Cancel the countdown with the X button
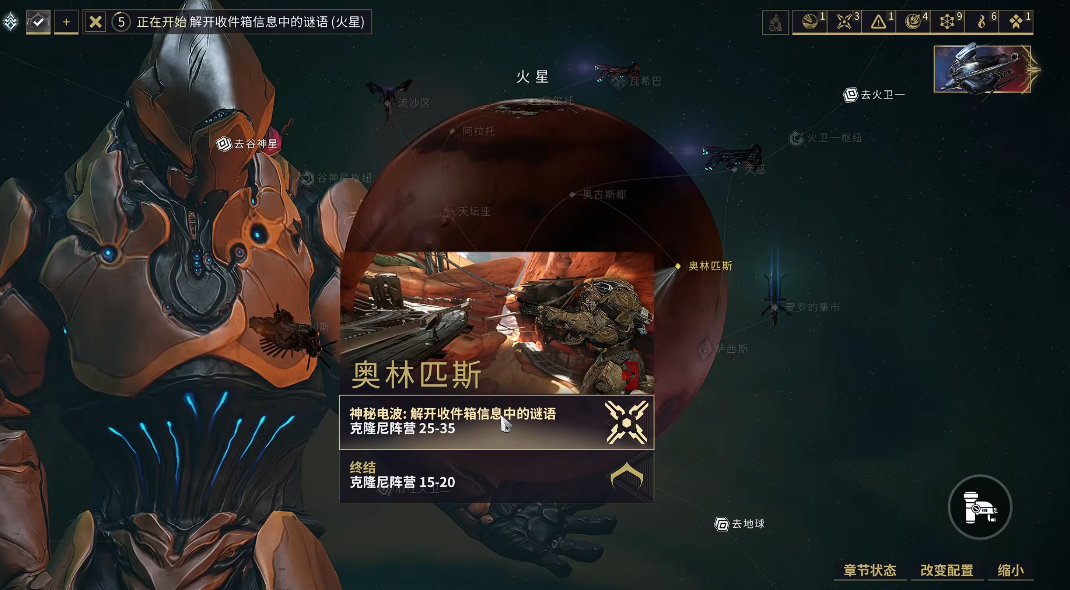Viewport: 1070px width, 590px height. 95,21
